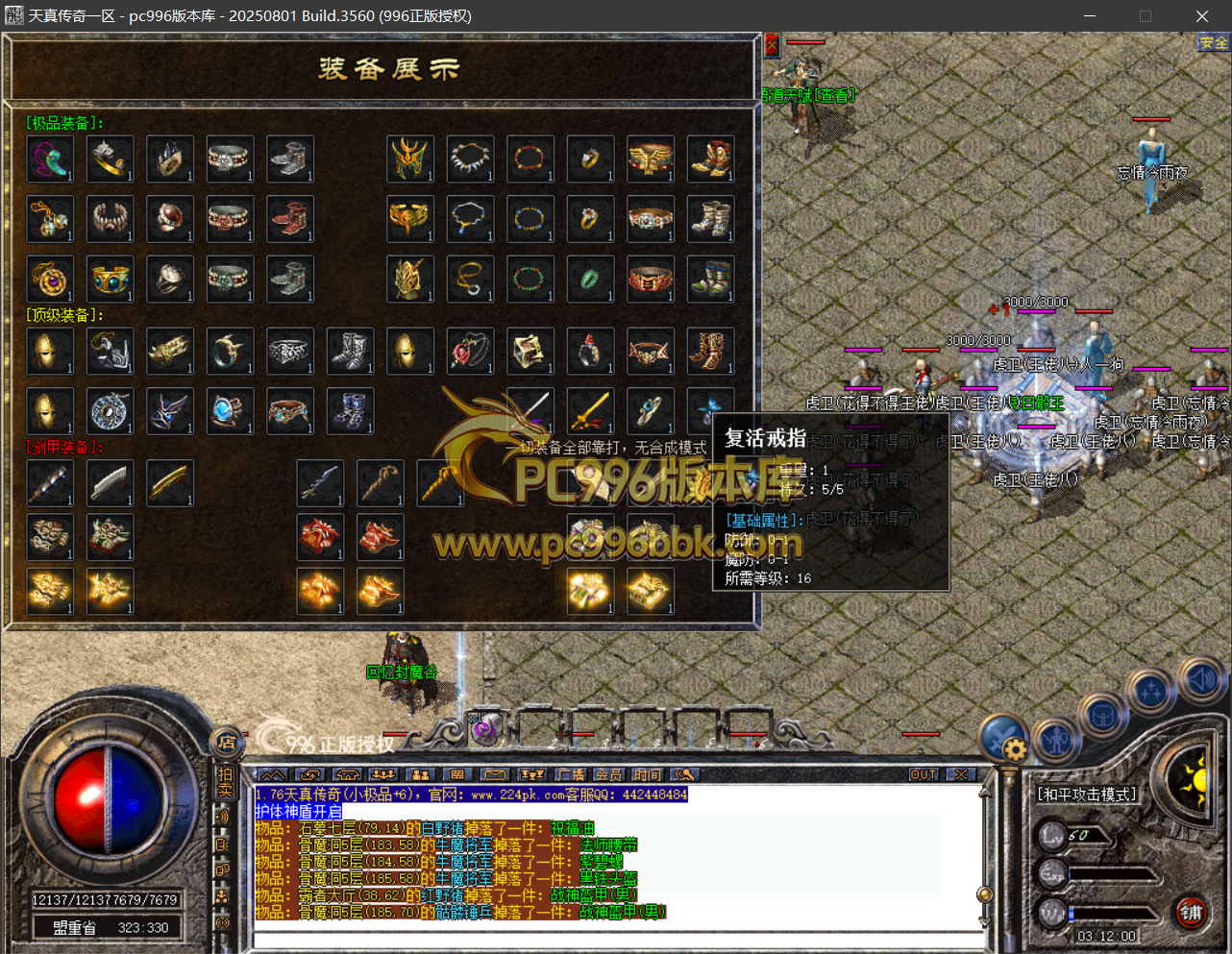Viewport: 1232px width, 954px height.
Task: Click the OUT button above chat
Action: click(923, 774)
